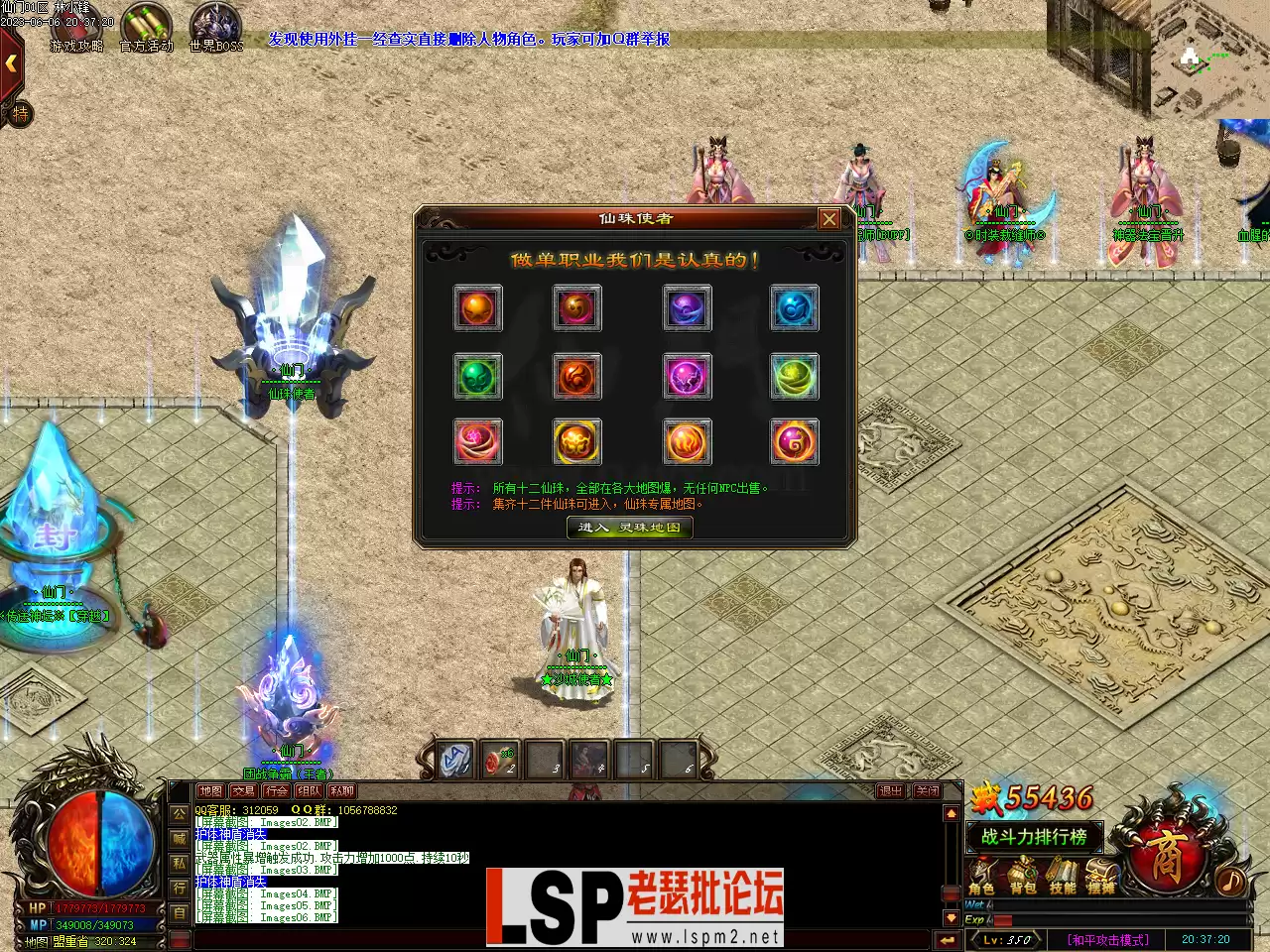This screenshot has height=952, width=1270.
Task: Click the 进入灵珠地图 button
Action: 629,528
